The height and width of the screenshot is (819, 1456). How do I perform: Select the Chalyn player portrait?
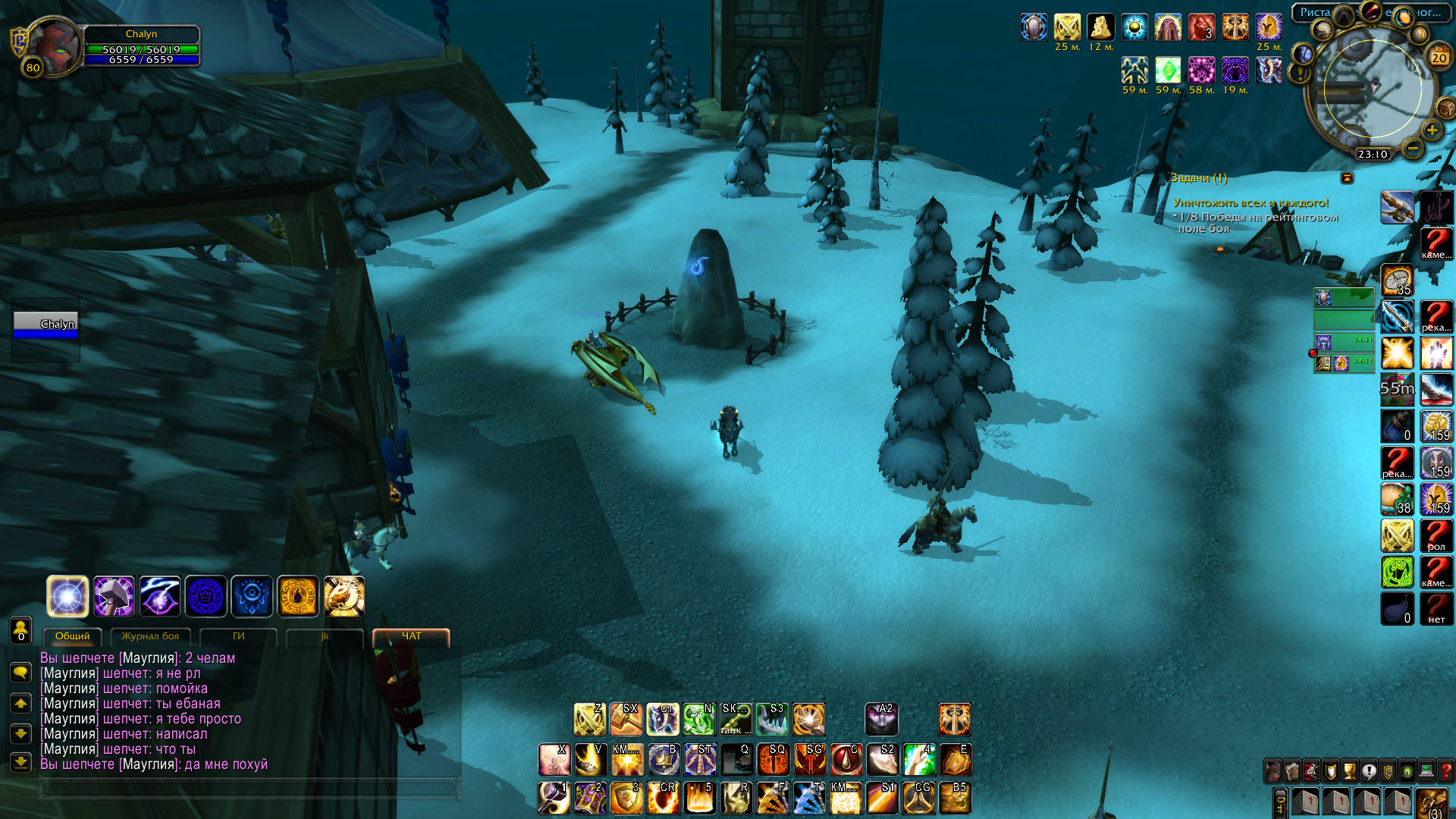53,44
